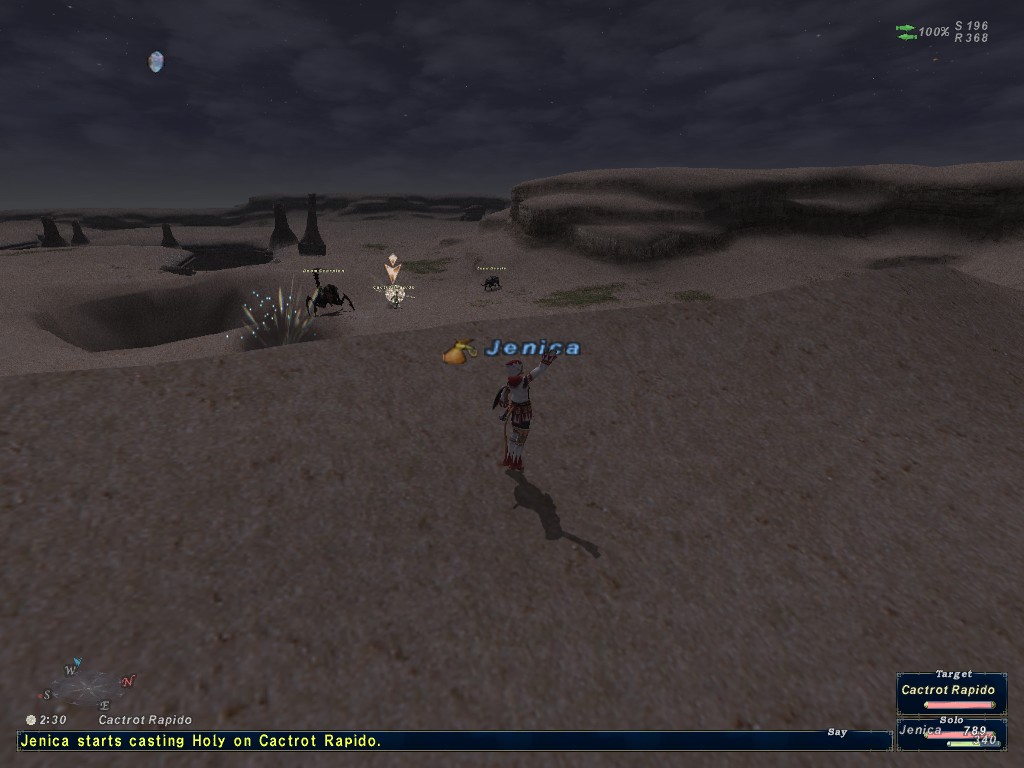Select the Cactrot Rapido target window
Screen dimensions: 1024x768
click(950, 691)
